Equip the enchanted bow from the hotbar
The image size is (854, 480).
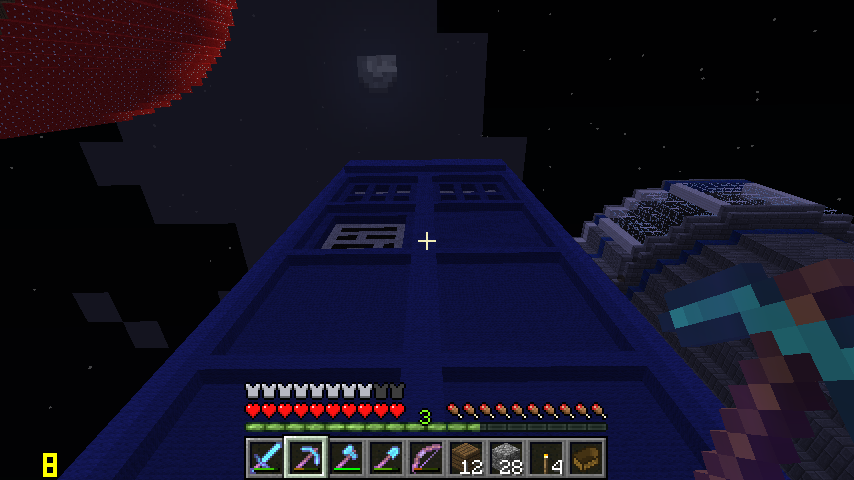[425, 458]
